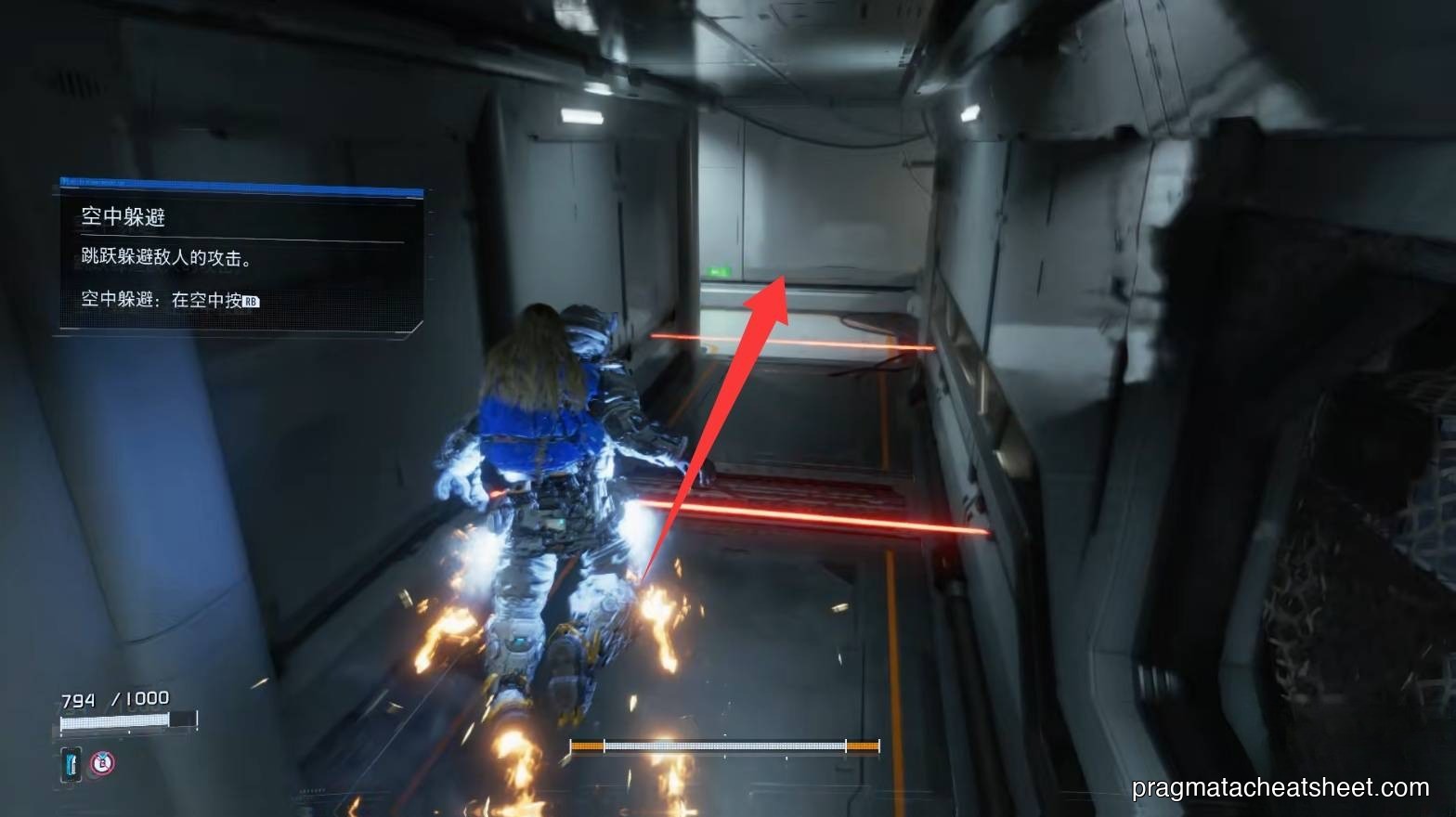The width and height of the screenshot is (1456, 817).
Task: Click the RB button prompt in the tutorial
Action: coord(252,301)
